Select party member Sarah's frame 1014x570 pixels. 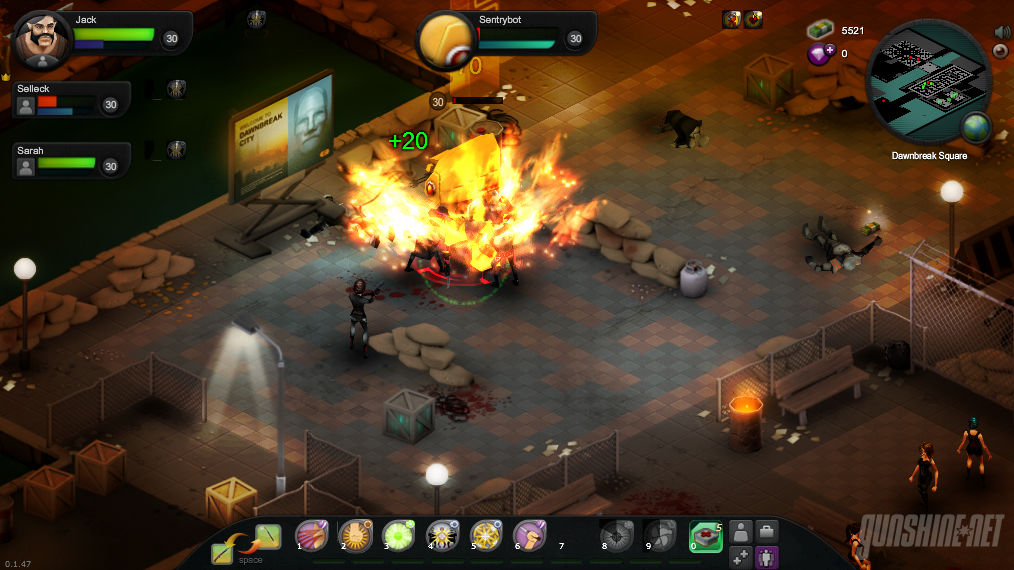click(71, 160)
